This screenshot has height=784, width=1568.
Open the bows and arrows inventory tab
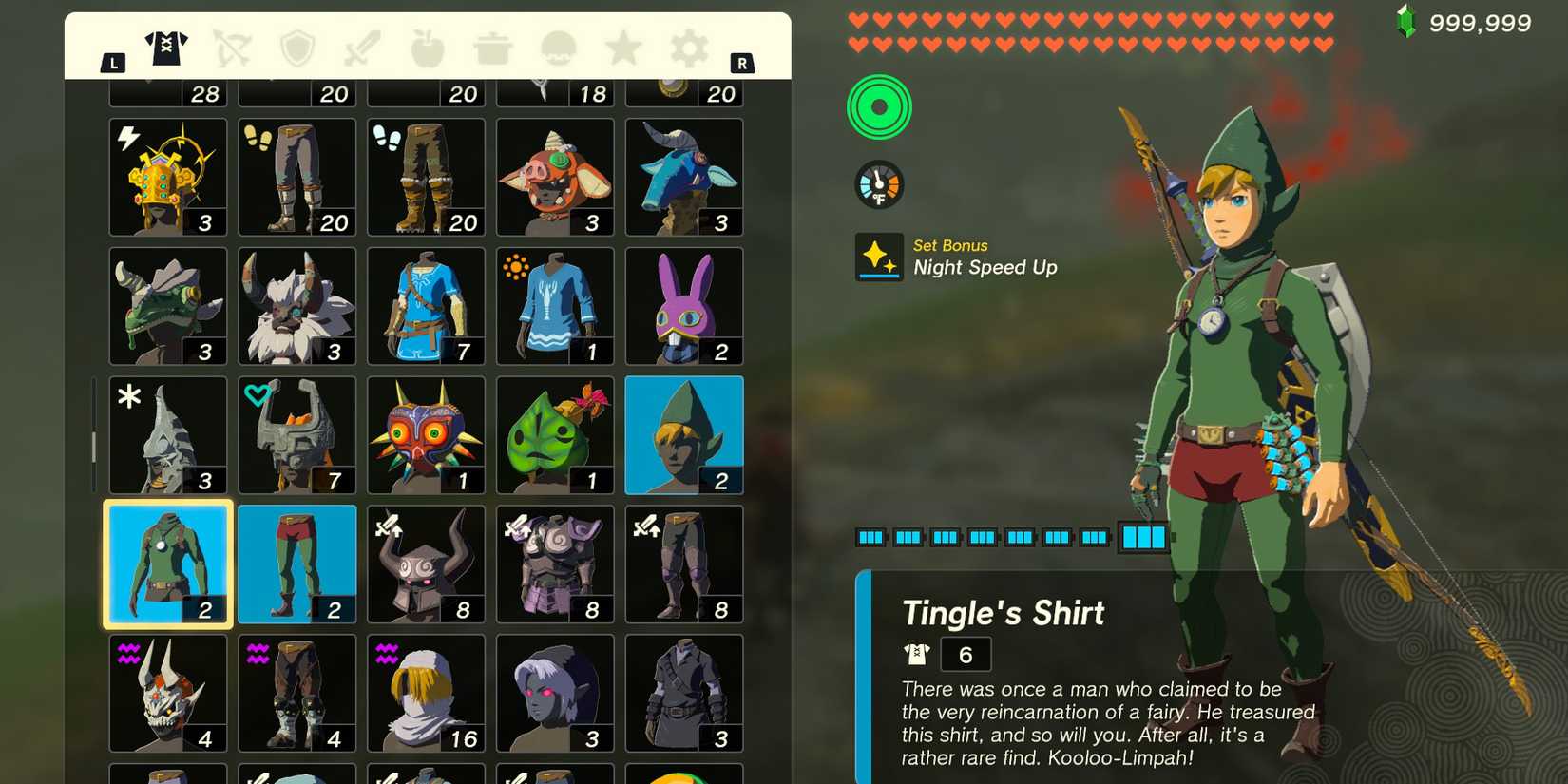point(230,49)
